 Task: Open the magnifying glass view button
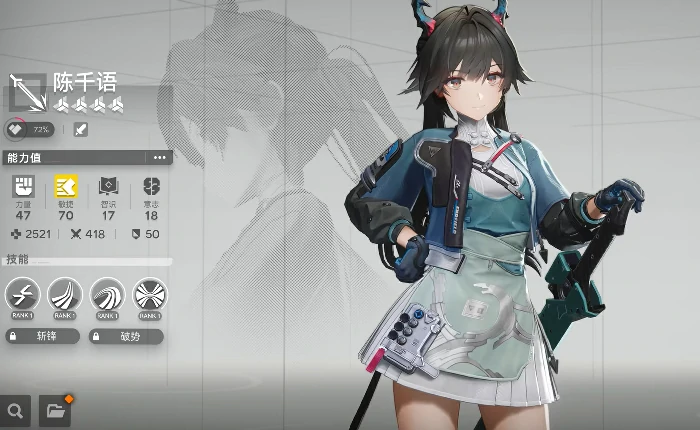[x=15, y=410]
